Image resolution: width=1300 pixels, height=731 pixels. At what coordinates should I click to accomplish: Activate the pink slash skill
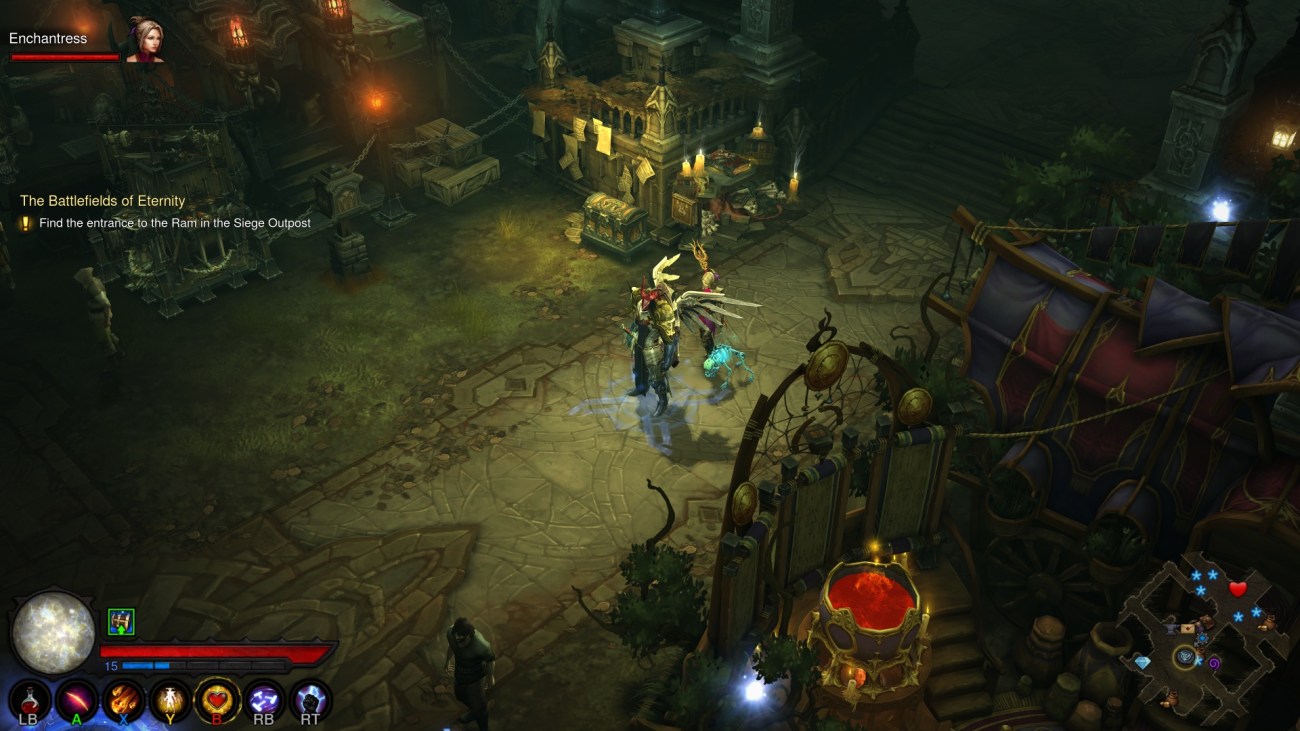[76, 699]
